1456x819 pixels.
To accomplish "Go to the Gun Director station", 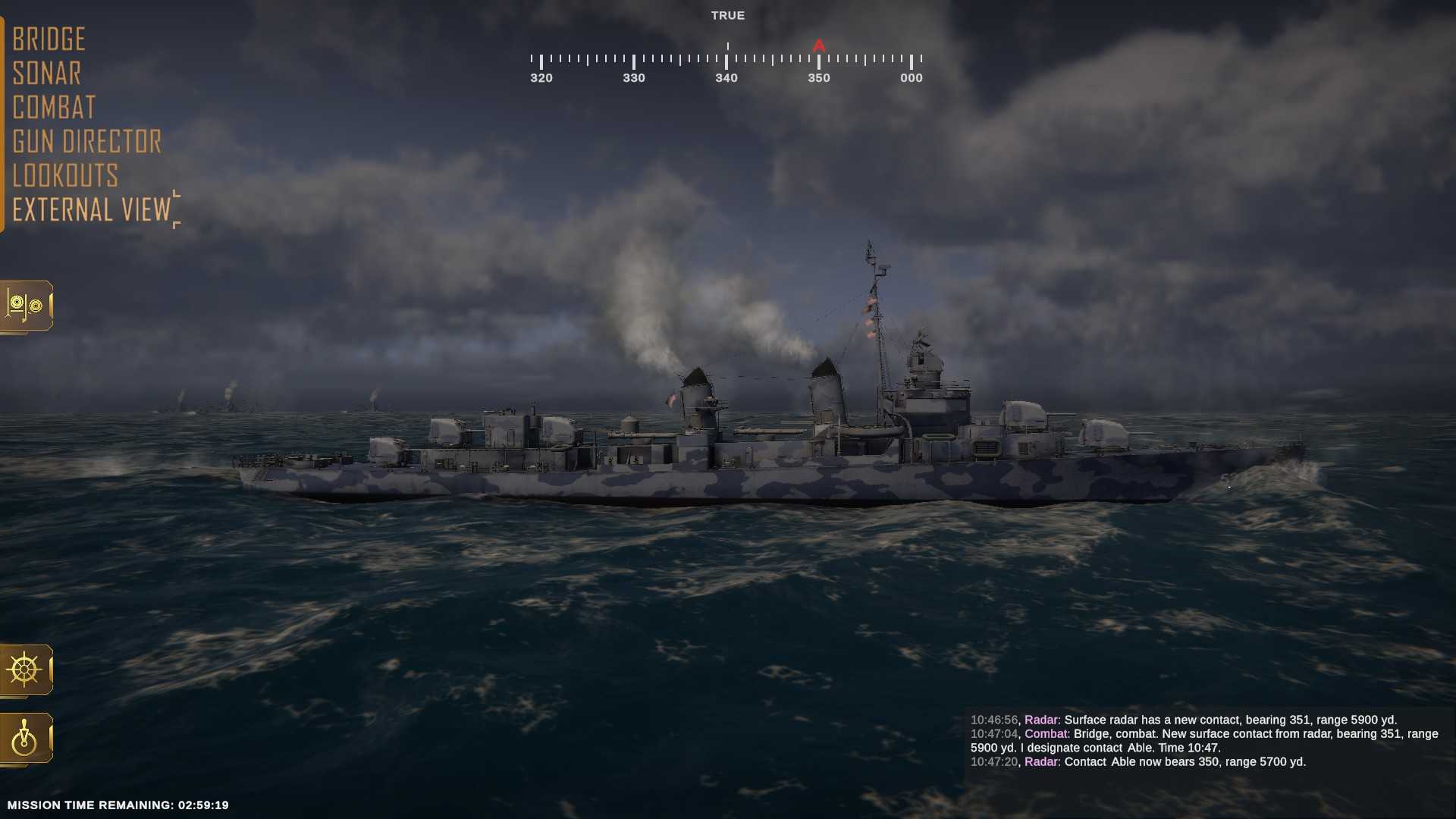I will point(86,142).
